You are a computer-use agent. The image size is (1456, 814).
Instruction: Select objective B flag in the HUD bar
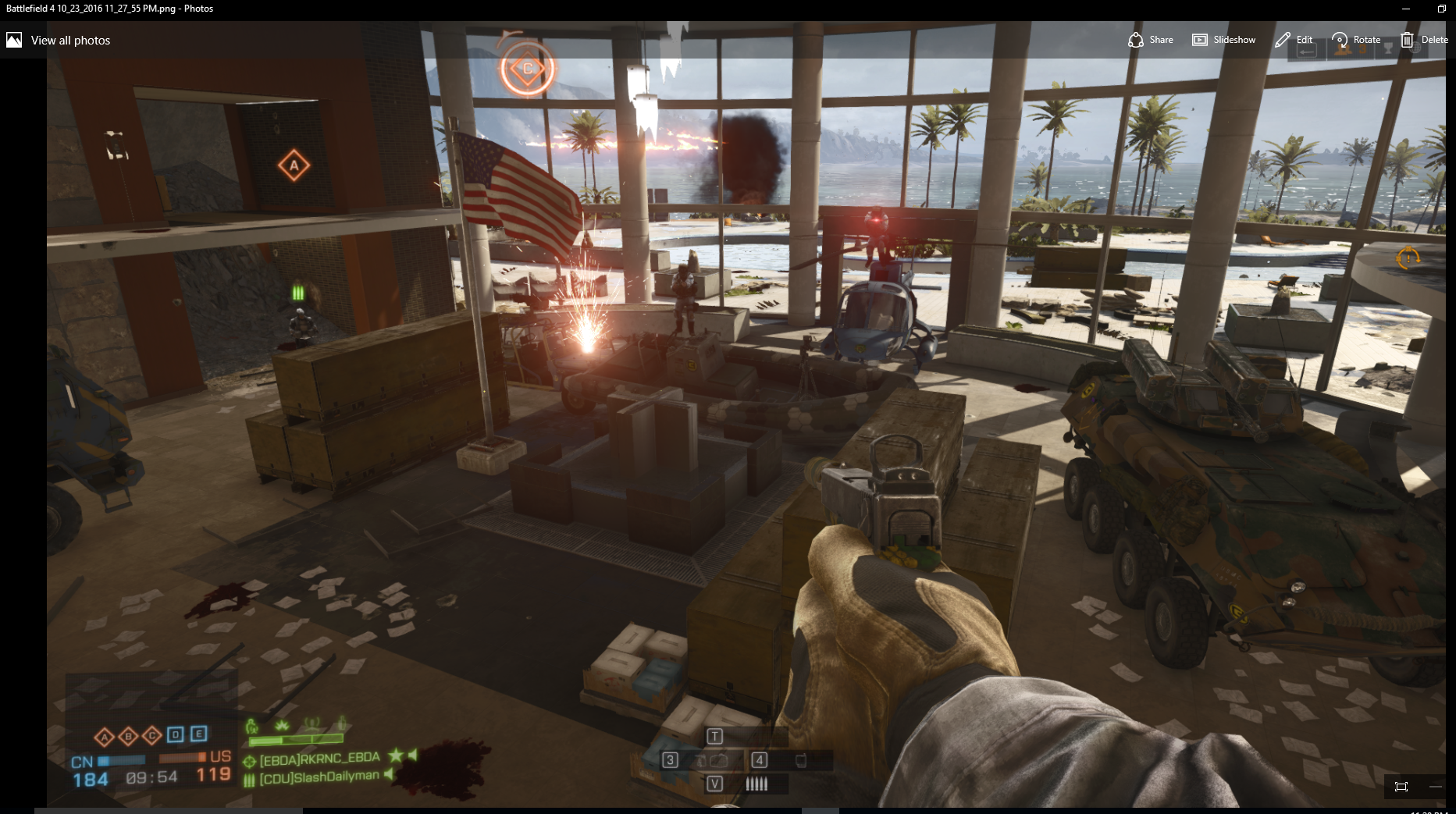(x=128, y=736)
